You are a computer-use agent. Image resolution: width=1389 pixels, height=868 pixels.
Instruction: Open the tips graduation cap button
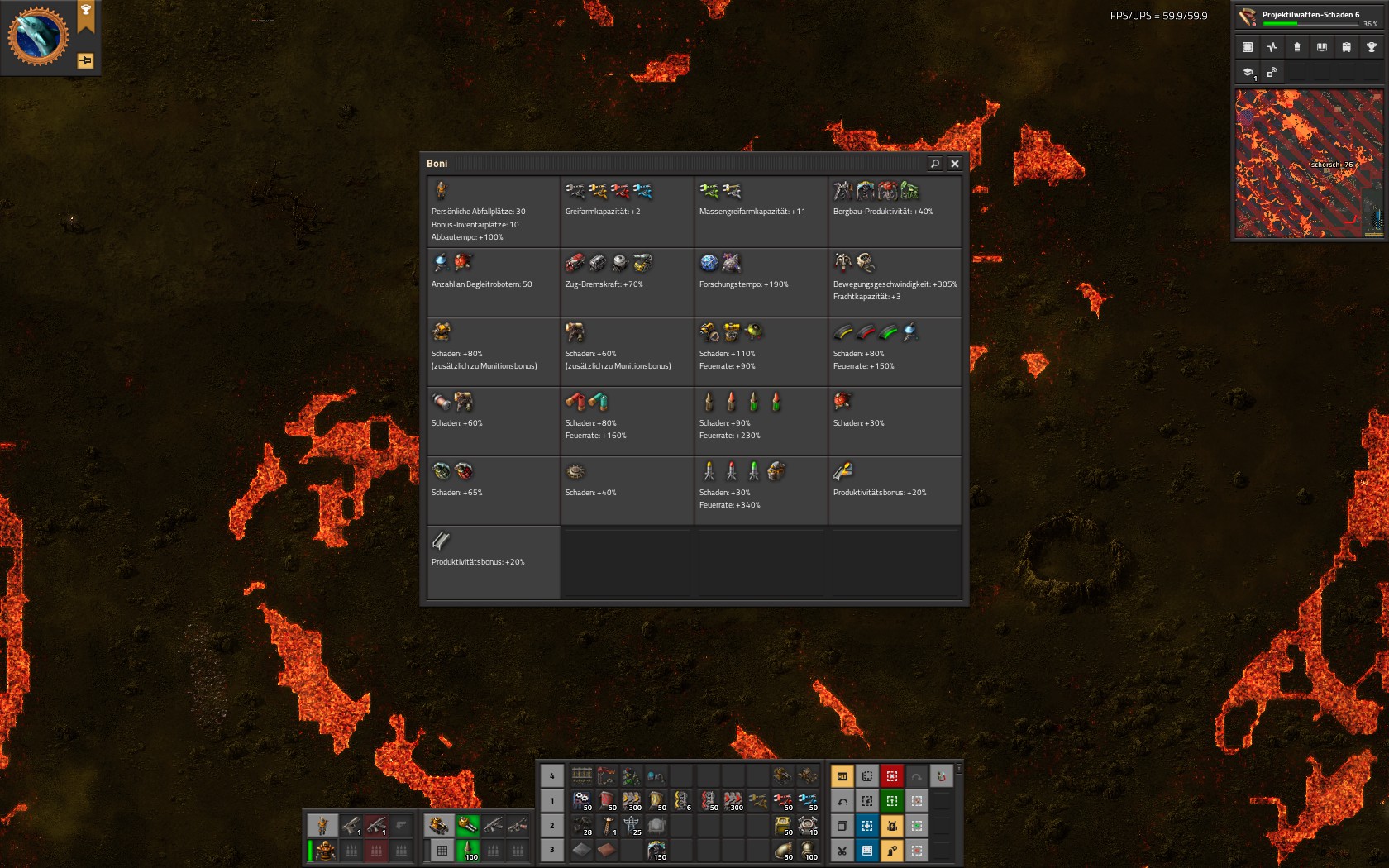(1248, 73)
